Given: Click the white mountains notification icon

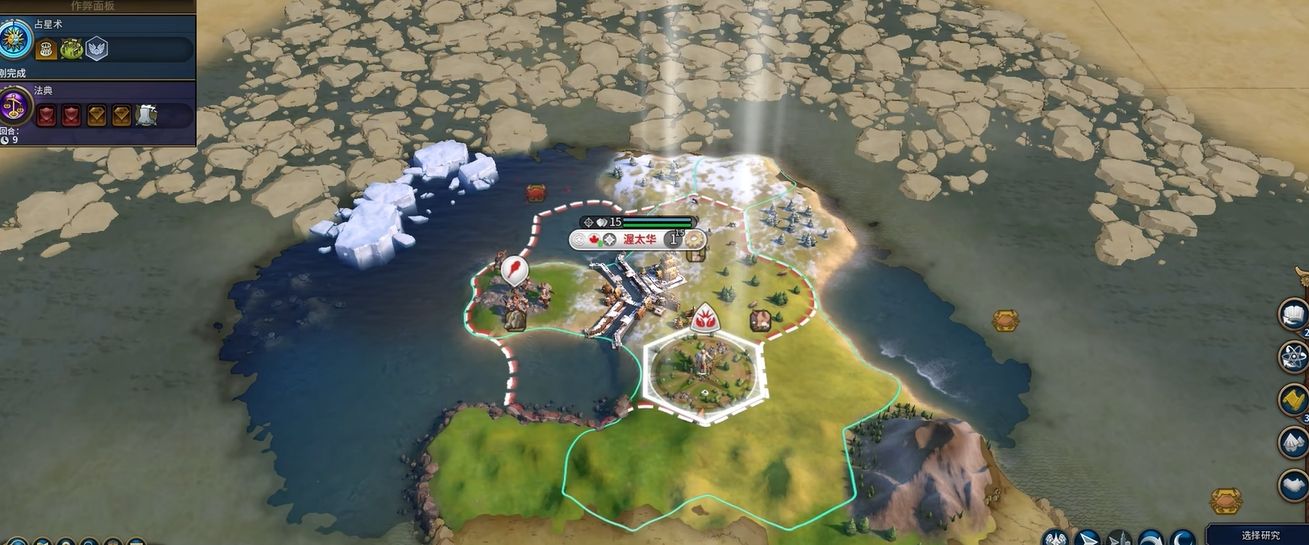Looking at the screenshot, I should click(x=1294, y=442).
